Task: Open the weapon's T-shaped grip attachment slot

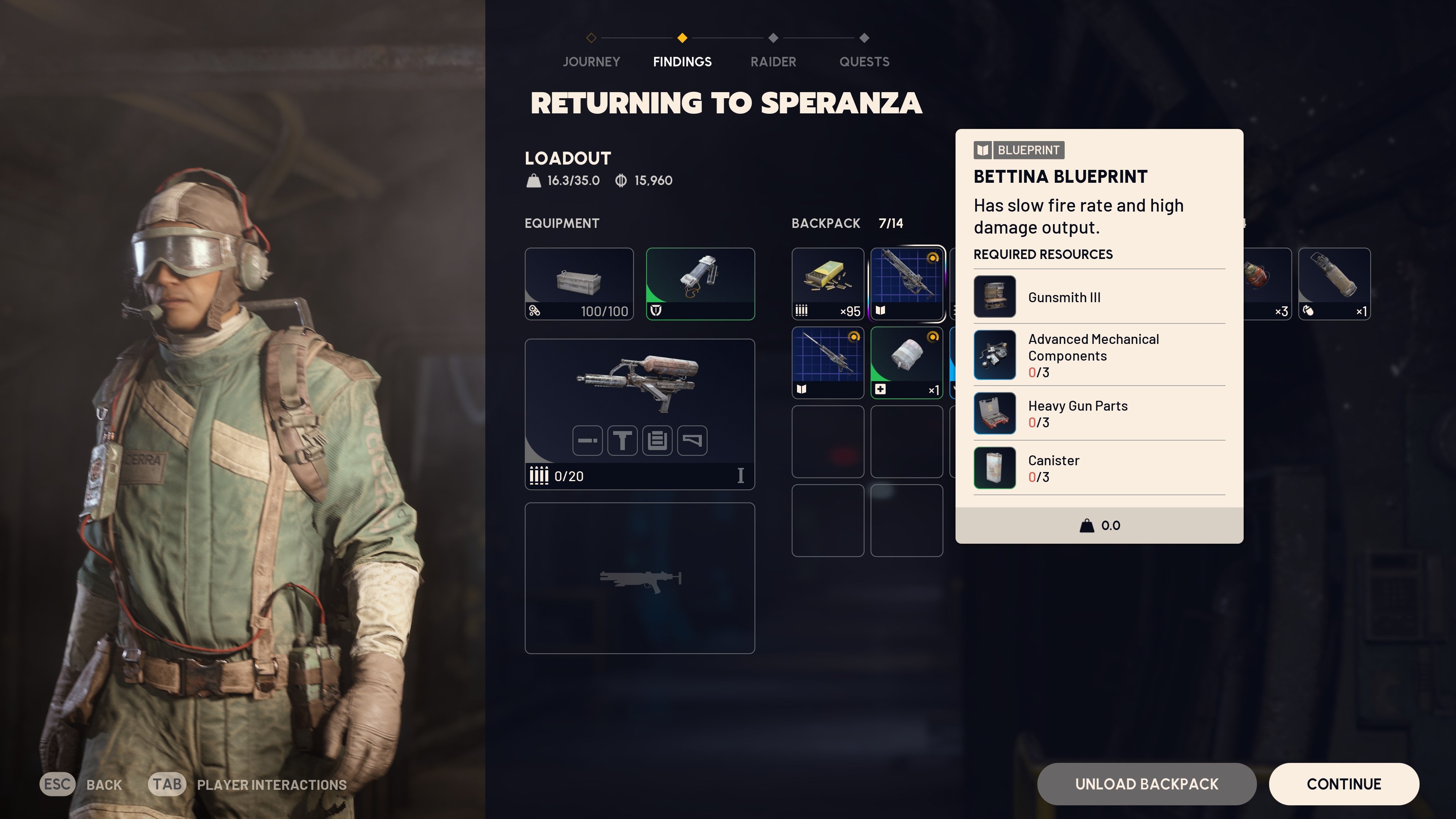Action: pos(622,440)
